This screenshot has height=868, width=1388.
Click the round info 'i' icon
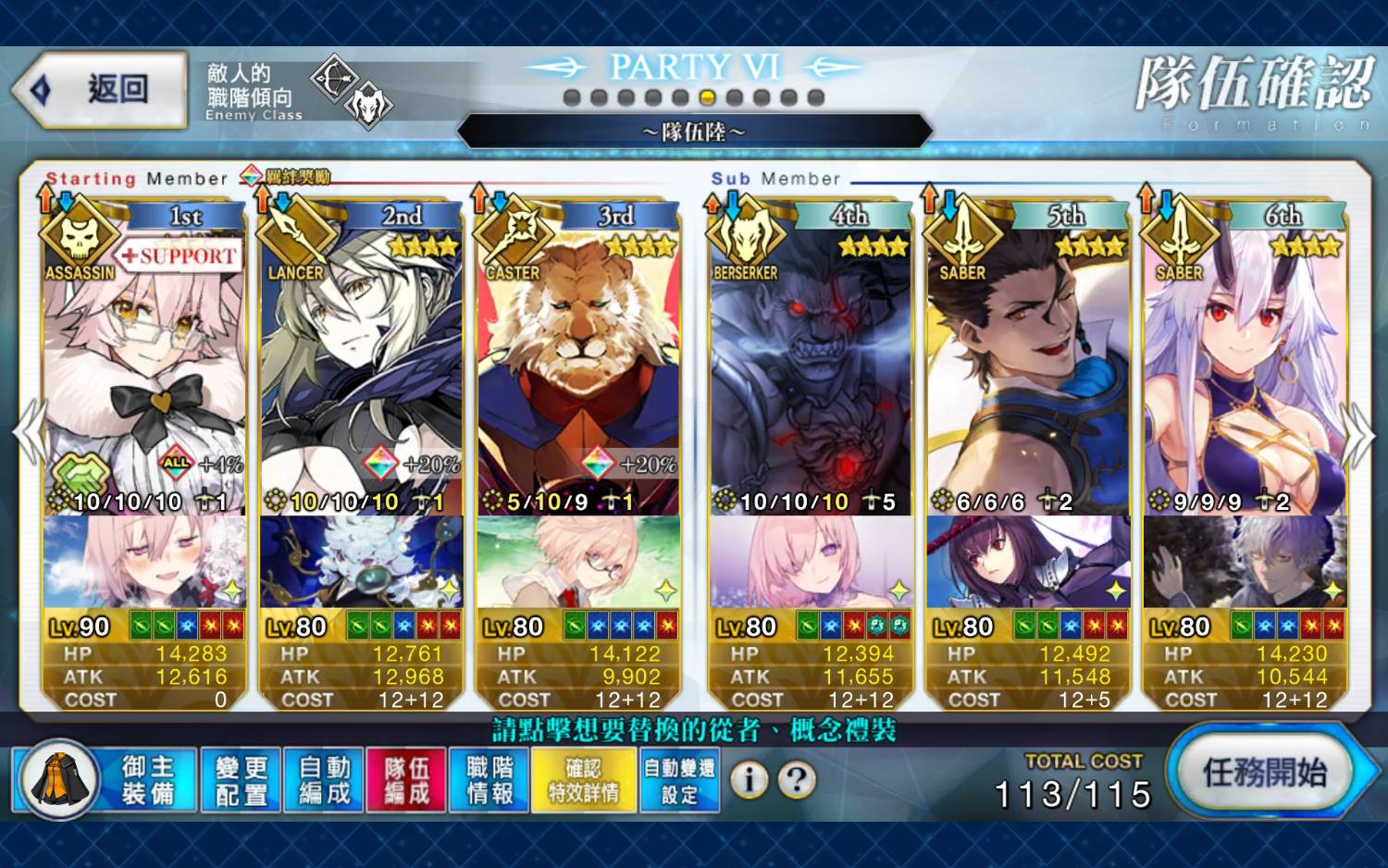[749, 780]
